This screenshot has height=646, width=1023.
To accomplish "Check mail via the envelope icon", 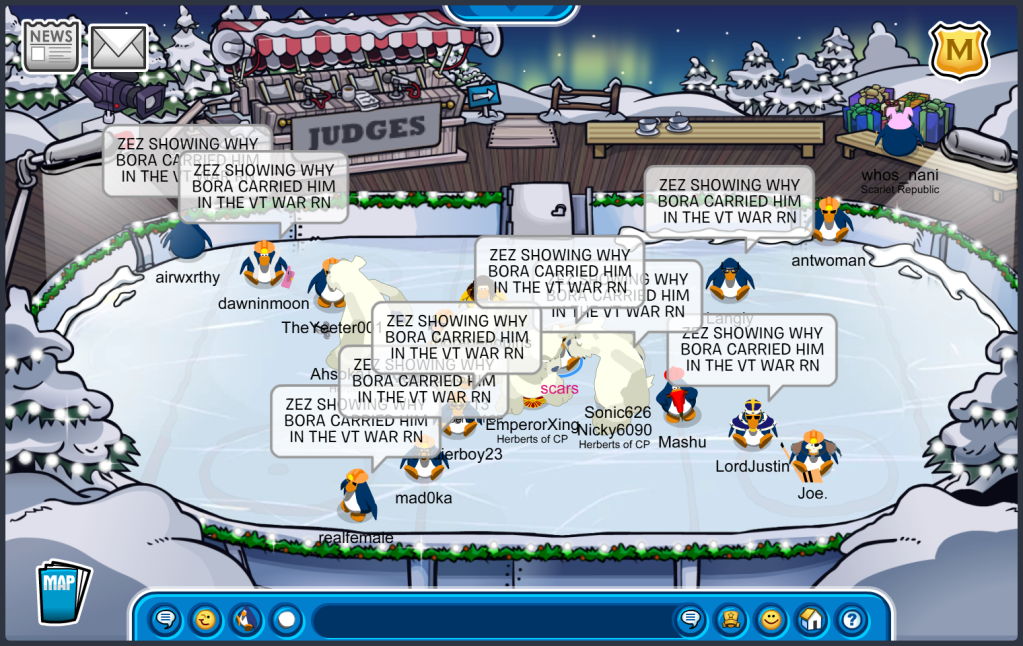I will pyautogui.click(x=119, y=47).
